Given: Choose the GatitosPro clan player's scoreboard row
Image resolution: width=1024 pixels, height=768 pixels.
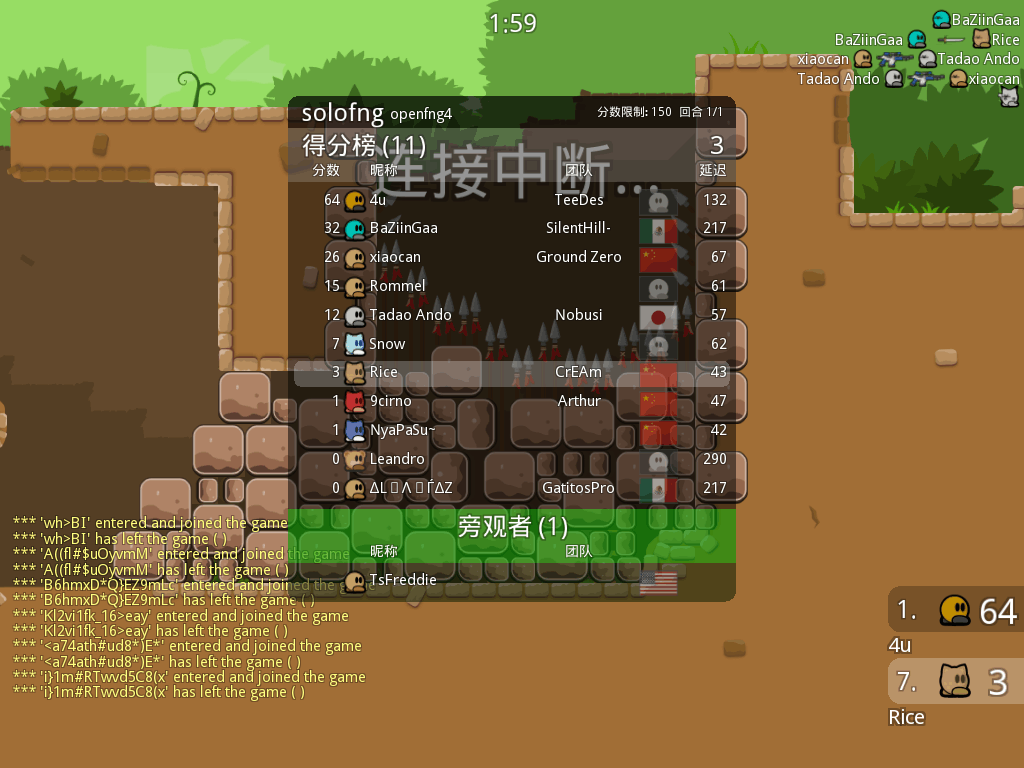Looking at the screenshot, I should [511, 488].
